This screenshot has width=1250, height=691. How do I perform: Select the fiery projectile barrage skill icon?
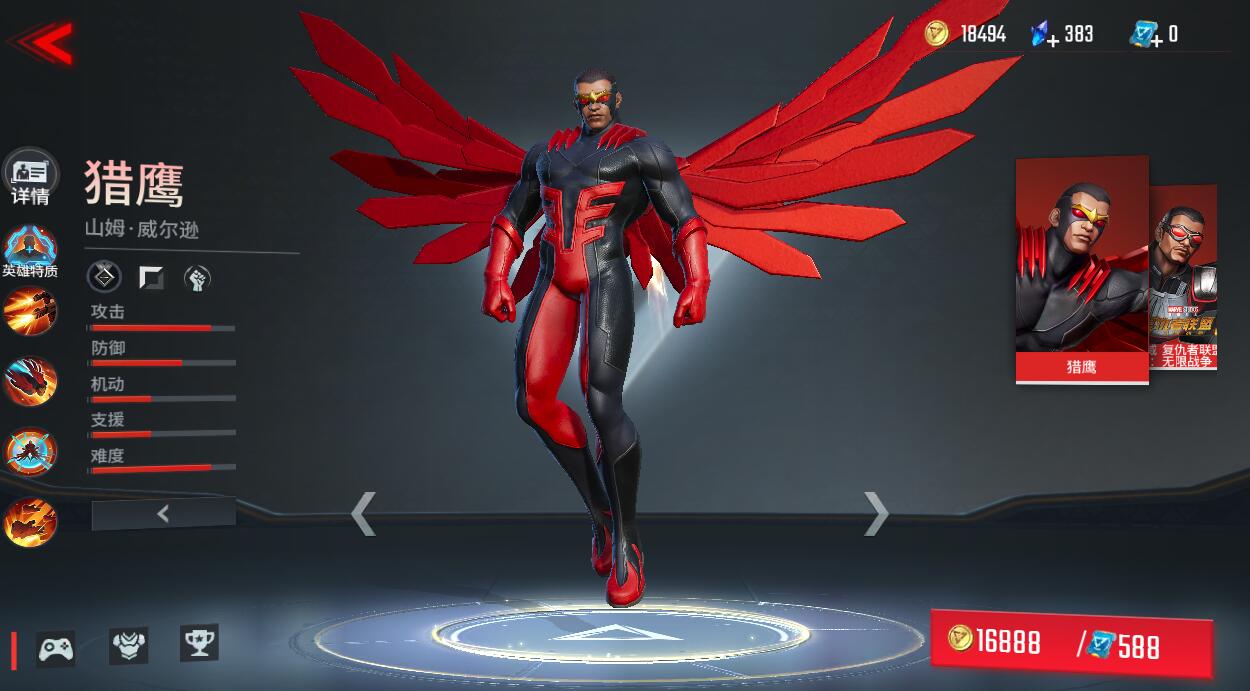click(x=30, y=311)
